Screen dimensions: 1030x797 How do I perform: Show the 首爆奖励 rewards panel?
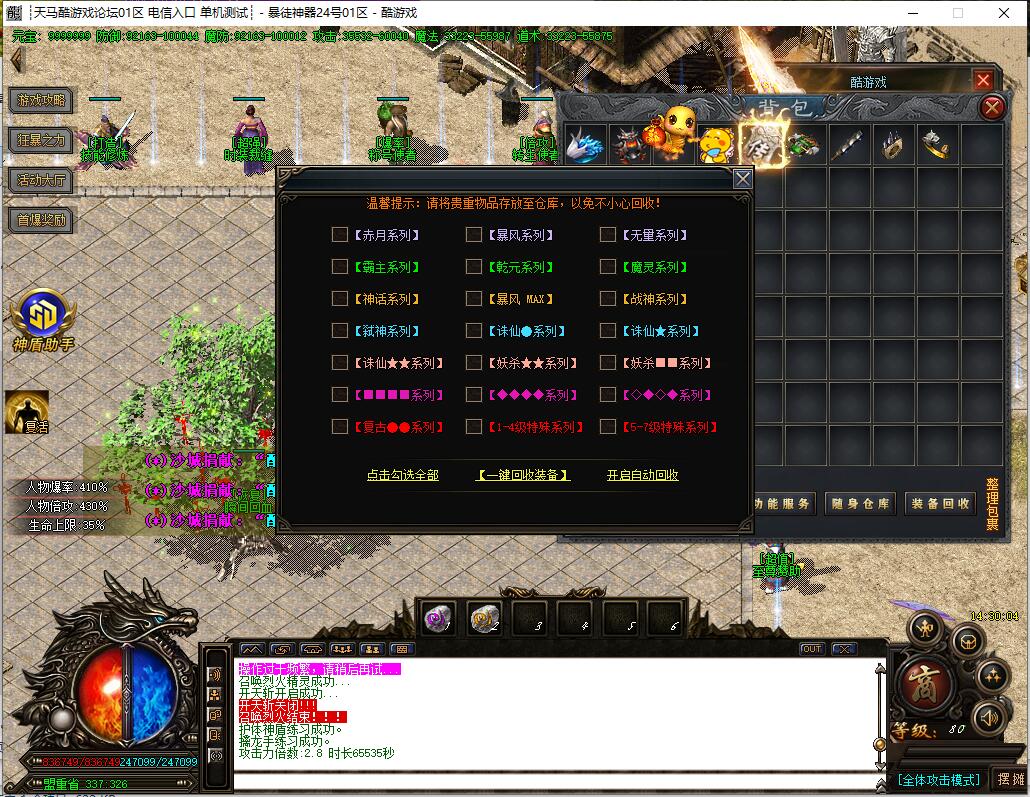42,220
